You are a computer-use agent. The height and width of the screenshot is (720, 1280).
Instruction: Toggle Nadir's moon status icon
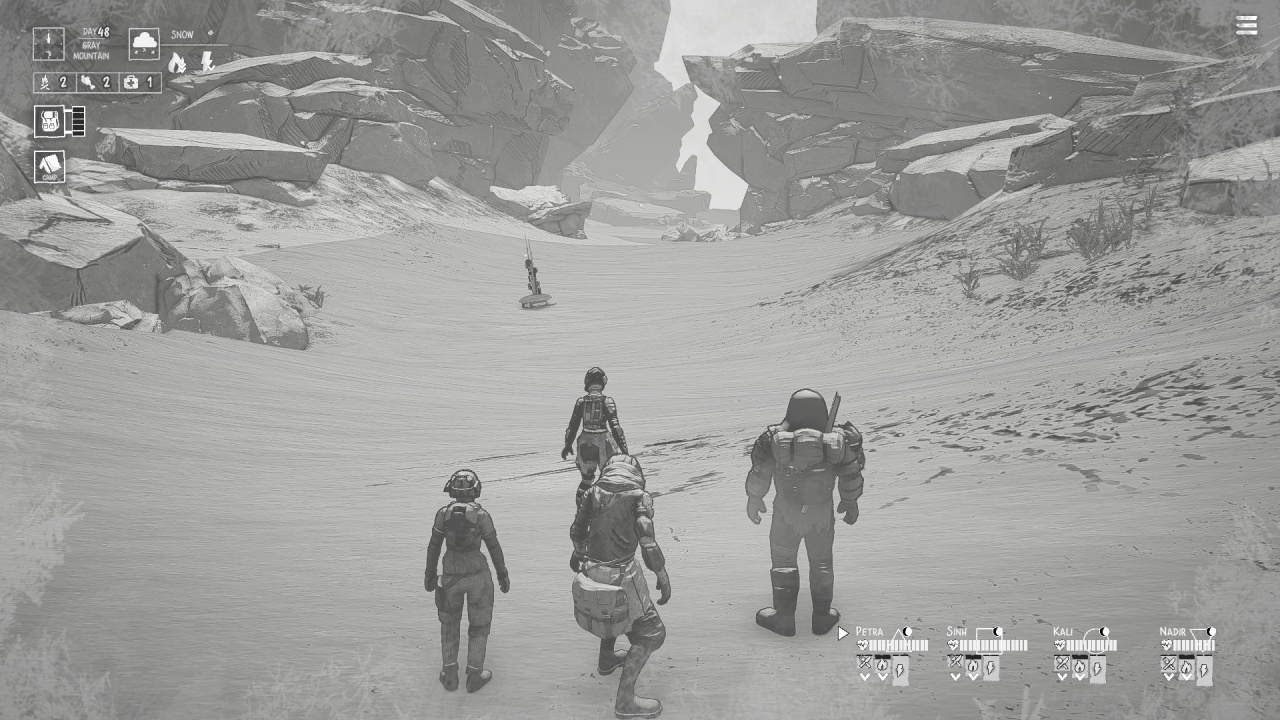(1211, 631)
